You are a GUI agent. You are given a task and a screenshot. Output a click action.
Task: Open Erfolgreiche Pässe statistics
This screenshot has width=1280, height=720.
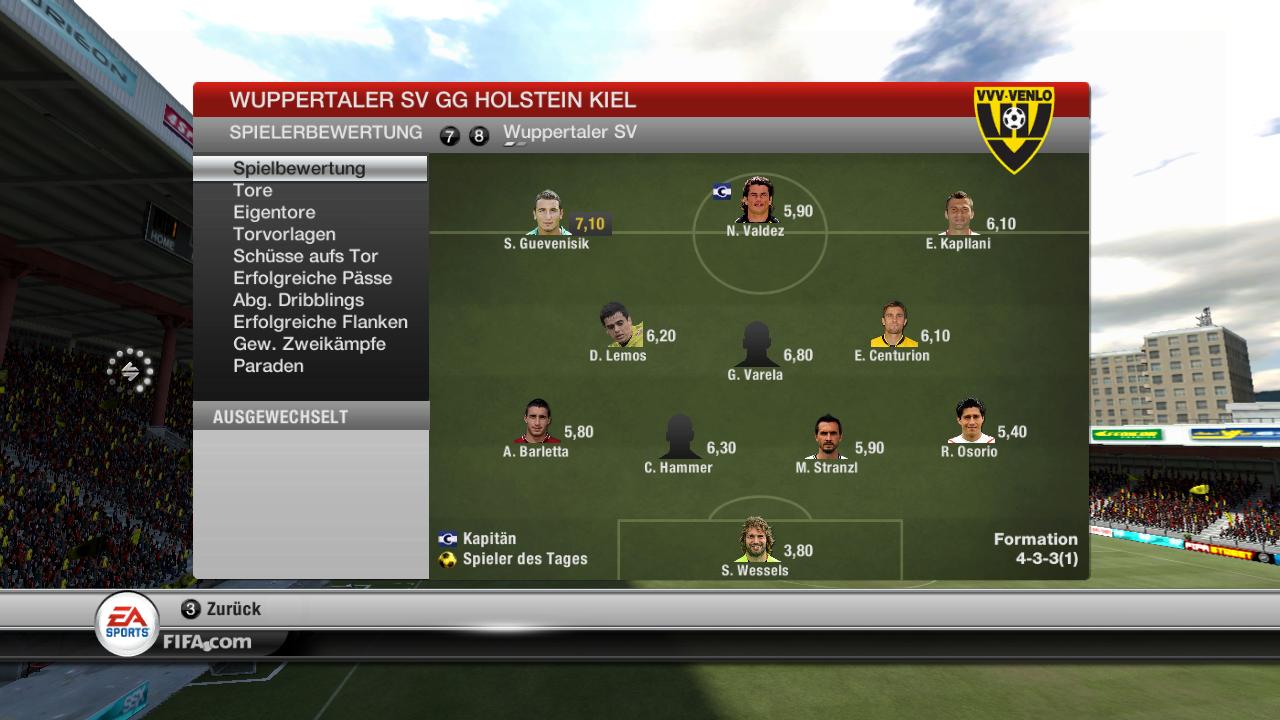[312, 278]
